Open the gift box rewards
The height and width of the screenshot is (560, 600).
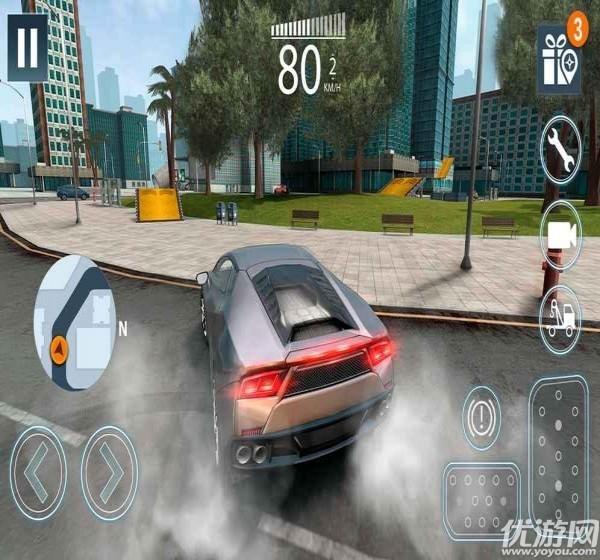557,60
